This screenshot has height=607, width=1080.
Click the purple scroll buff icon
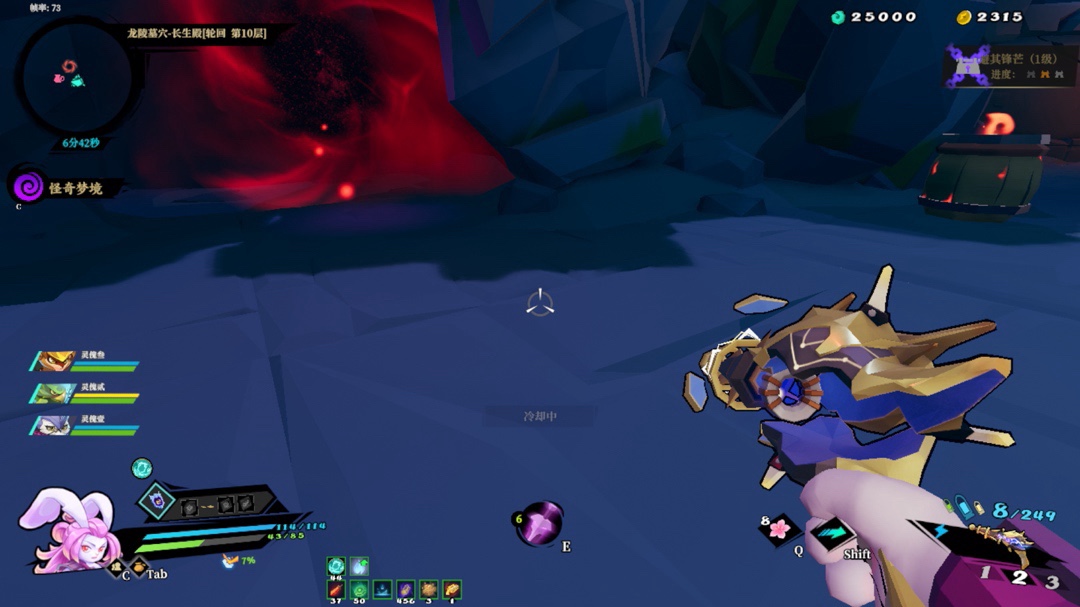click(x=405, y=589)
